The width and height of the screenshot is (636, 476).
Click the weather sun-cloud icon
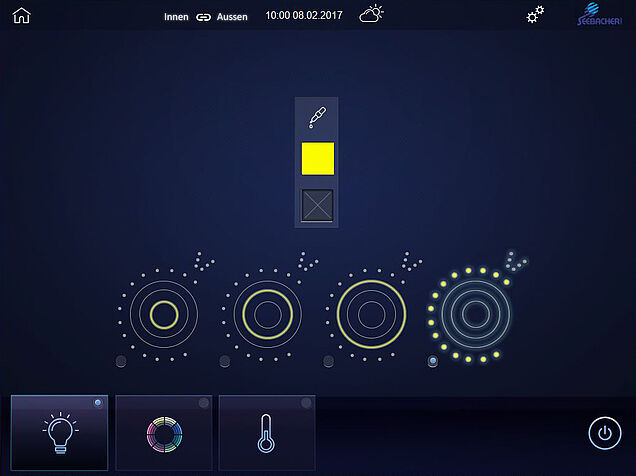point(372,15)
